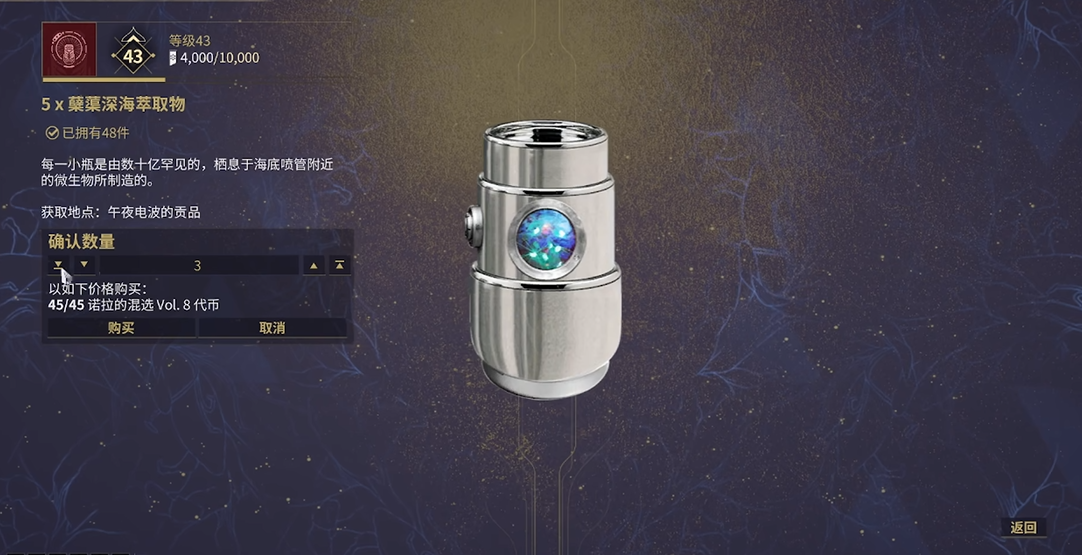This screenshot has height=555, width=1082.
Task: Set quantity to minimum with the bottom arrow
Action: [x=58, y=265]
